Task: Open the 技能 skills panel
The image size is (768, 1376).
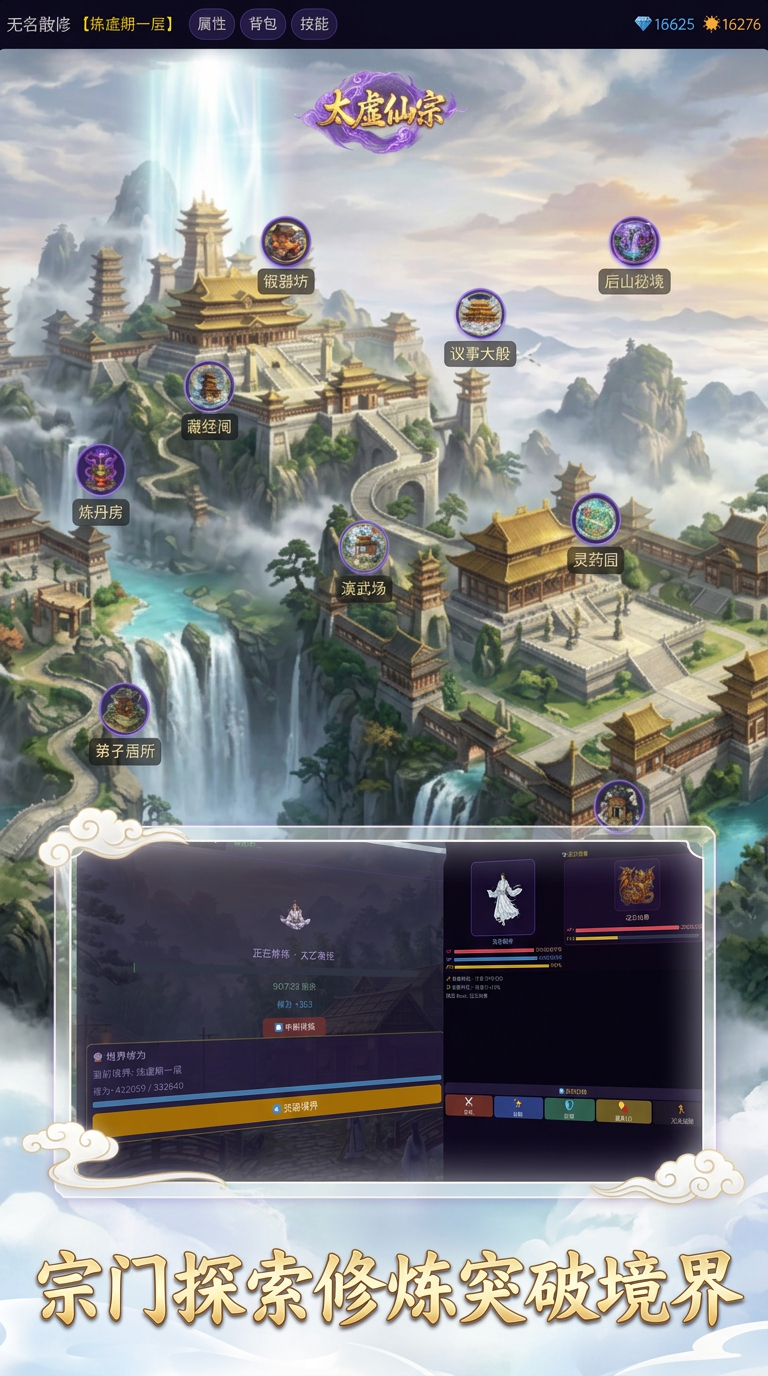Action: coord(314,24)
